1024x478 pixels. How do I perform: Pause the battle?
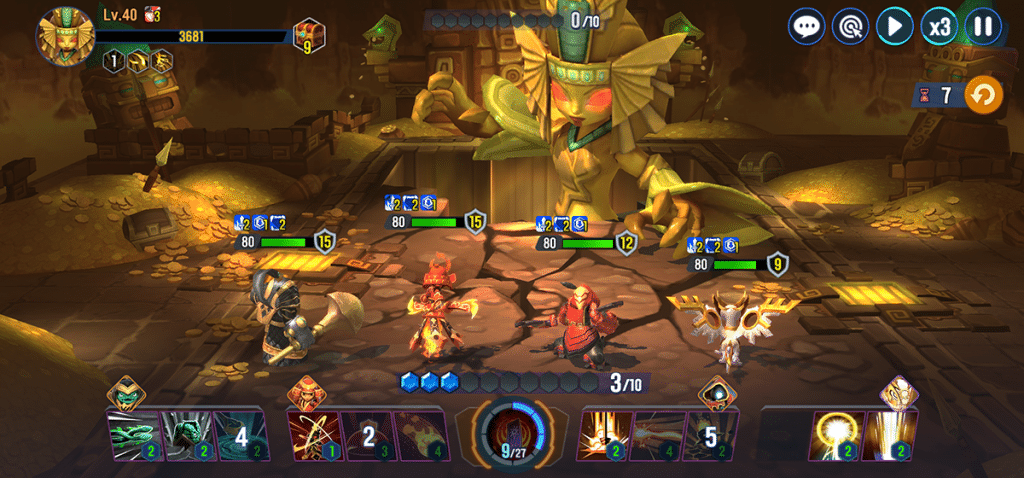tap(984, 26)
